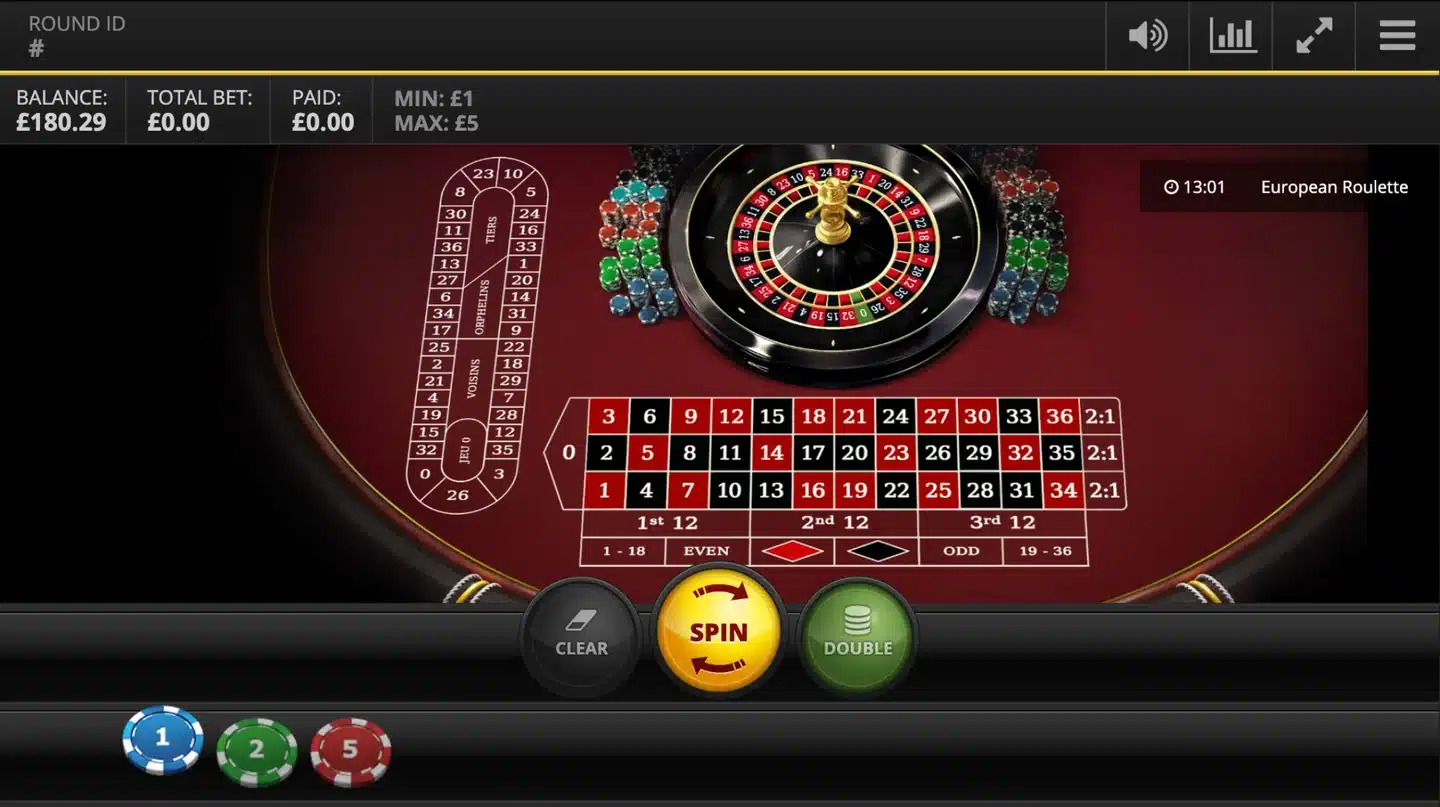Select the red 5 chip
Viewport: 1440px width, 807px height.
351,750
